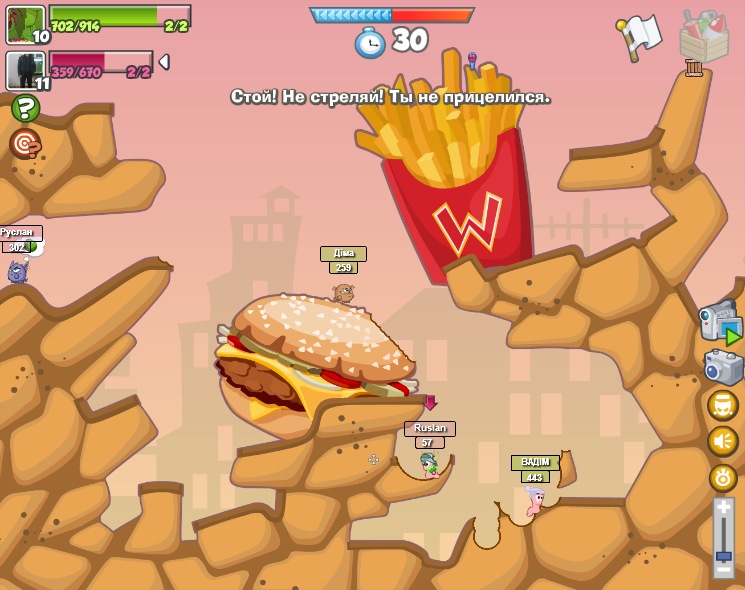This screenshot has height=590, width=745.
Task: Take a screenshot with the photo camera
Action: pyautogui.click(x=722, y=367)
